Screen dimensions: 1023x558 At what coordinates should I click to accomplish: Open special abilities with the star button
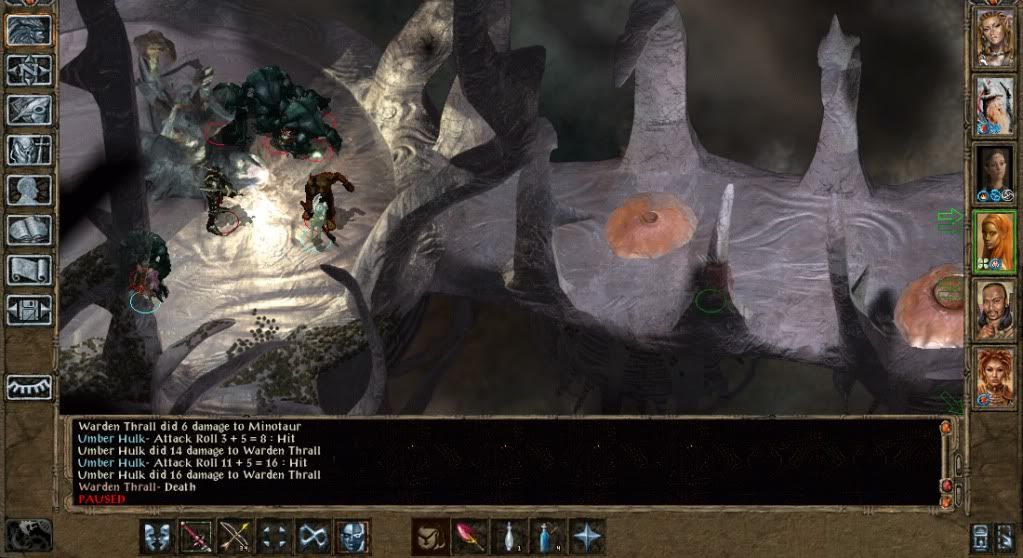tap(585, 536)
